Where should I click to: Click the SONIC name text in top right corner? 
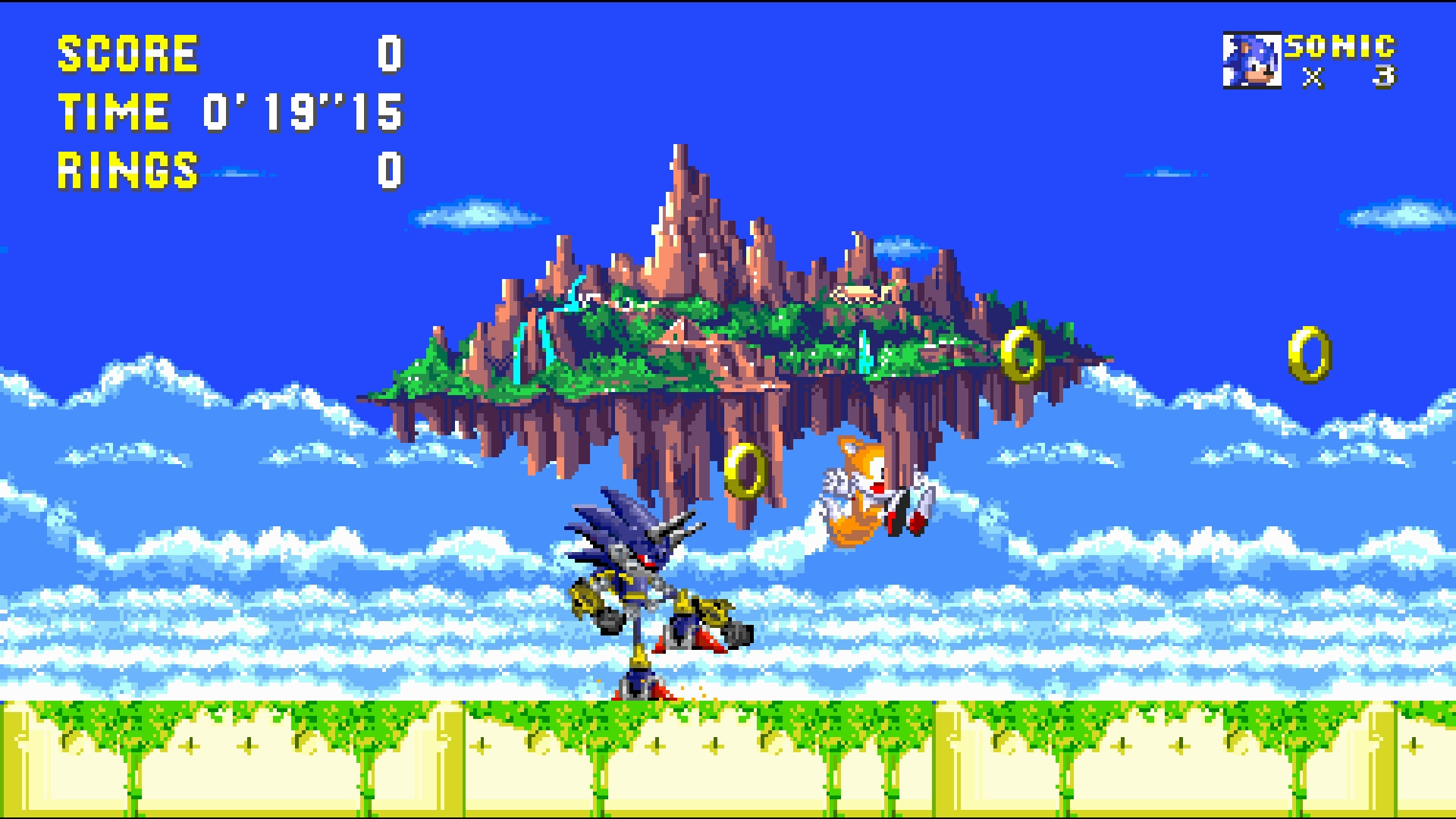click(x=1341, y=47)
